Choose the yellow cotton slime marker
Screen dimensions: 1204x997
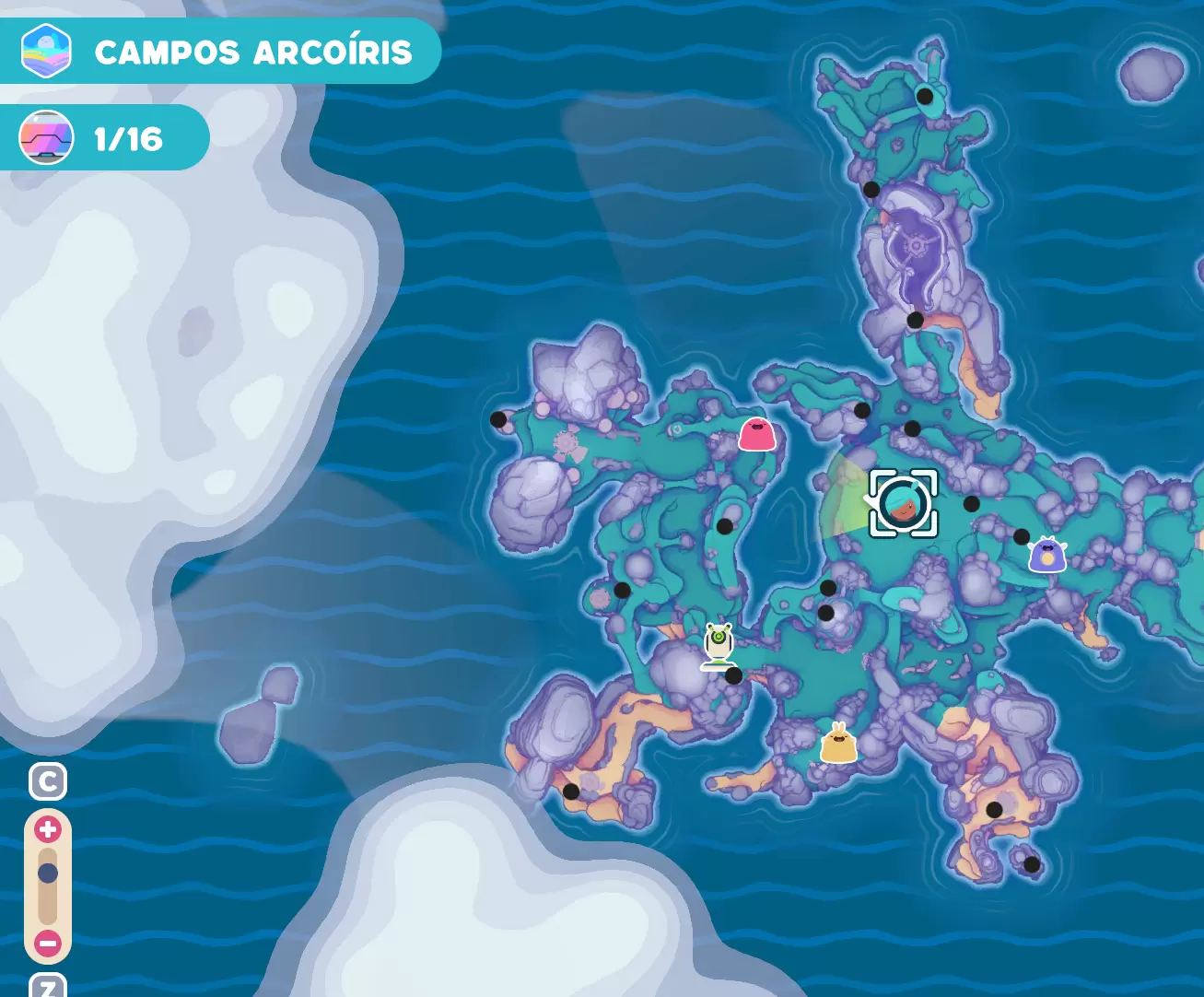838,745
